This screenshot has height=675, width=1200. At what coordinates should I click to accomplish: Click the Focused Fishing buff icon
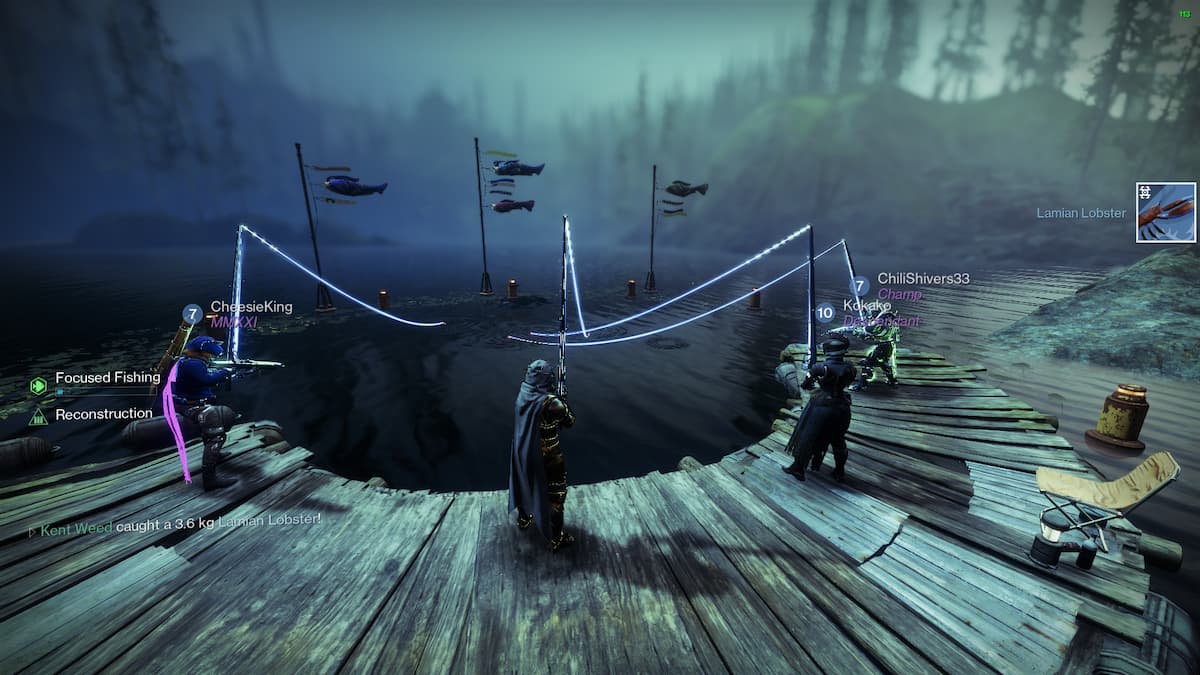click(x=39, y=385)
